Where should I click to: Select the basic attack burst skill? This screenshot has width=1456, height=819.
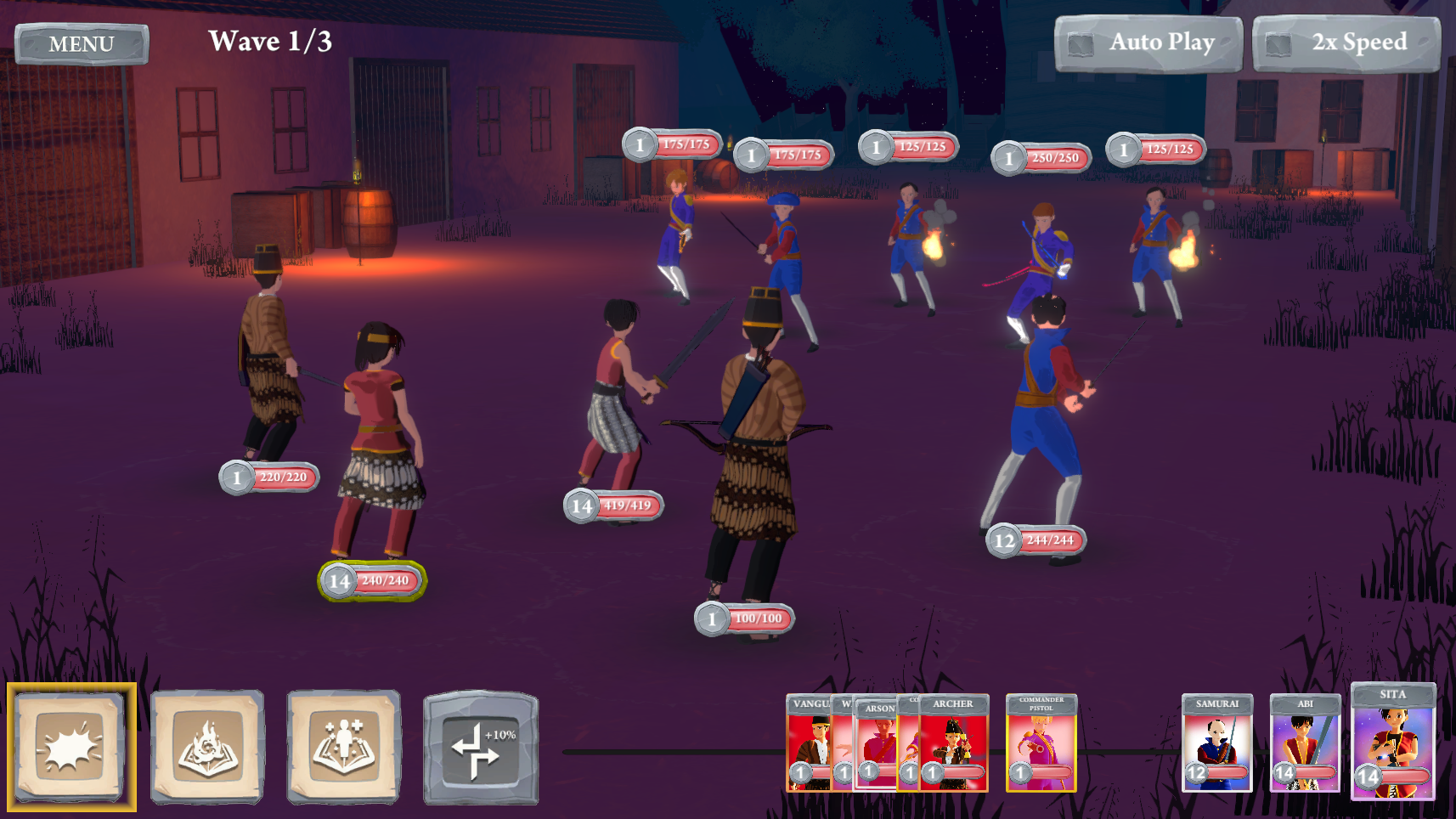click(71, 747)
